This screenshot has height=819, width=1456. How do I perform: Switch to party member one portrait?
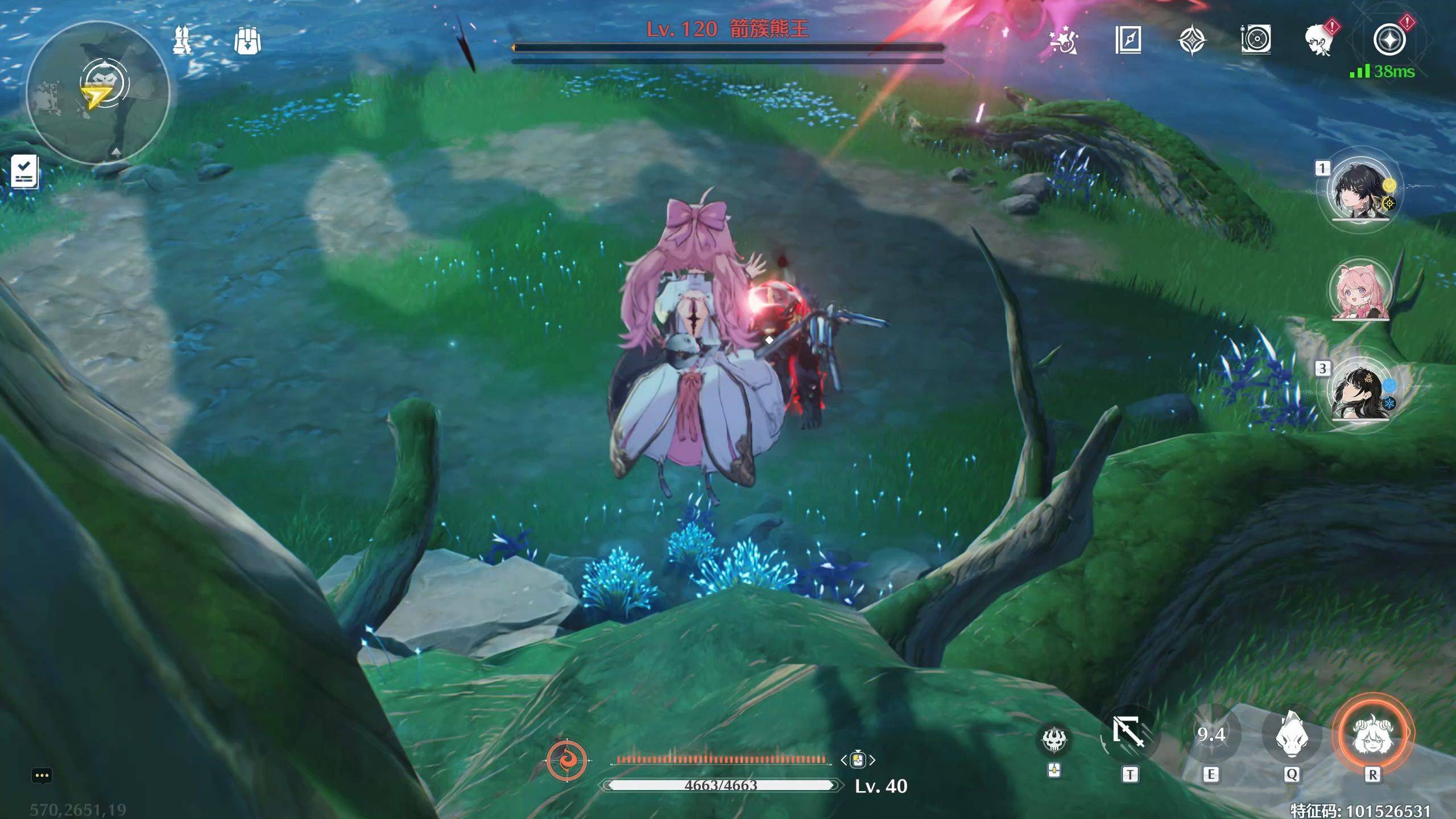1360,191
